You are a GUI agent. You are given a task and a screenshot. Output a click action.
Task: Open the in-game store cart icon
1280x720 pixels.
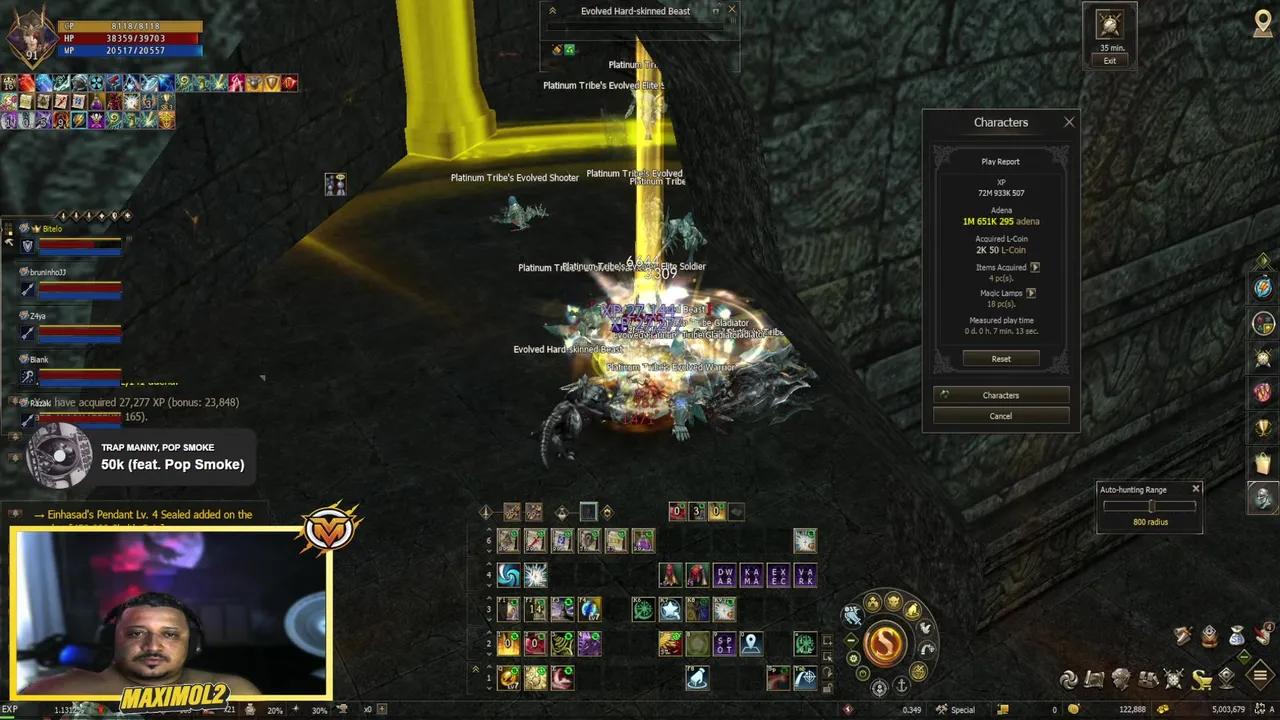click(1202, 680)
